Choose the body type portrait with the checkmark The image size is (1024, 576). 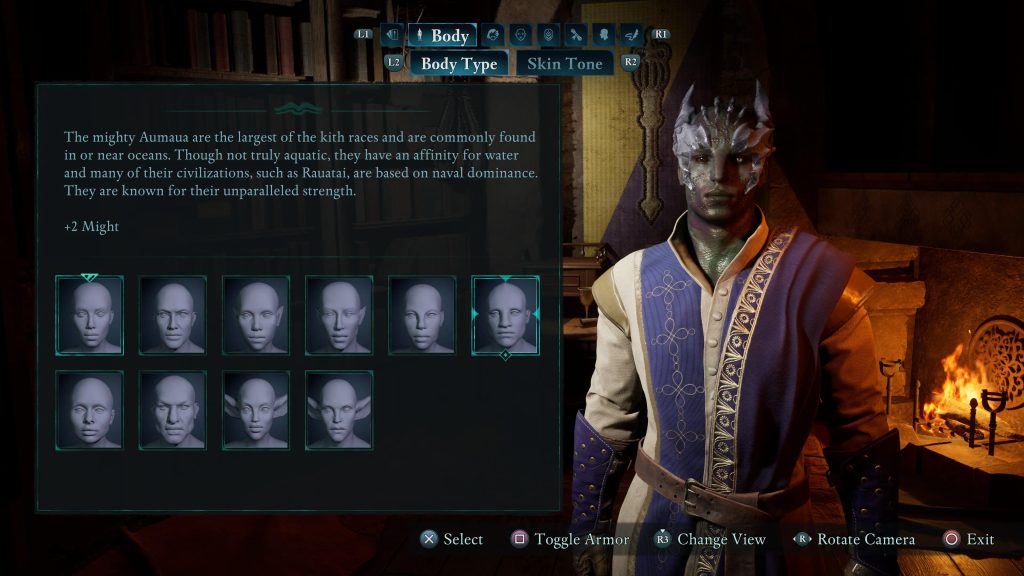[90, 316]
